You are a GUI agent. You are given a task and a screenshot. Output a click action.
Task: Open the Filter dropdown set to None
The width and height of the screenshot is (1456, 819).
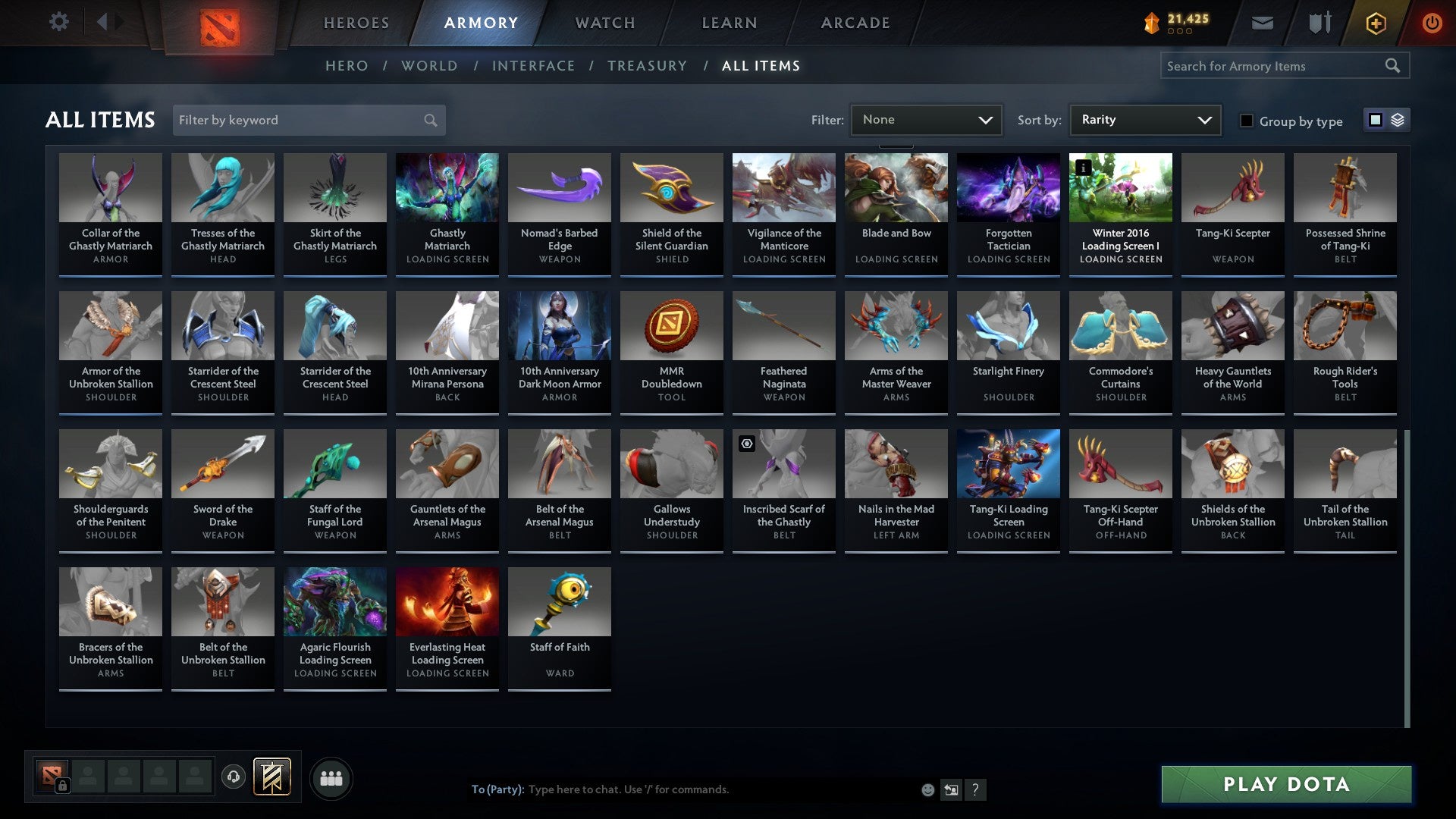[x=926, y=119]
